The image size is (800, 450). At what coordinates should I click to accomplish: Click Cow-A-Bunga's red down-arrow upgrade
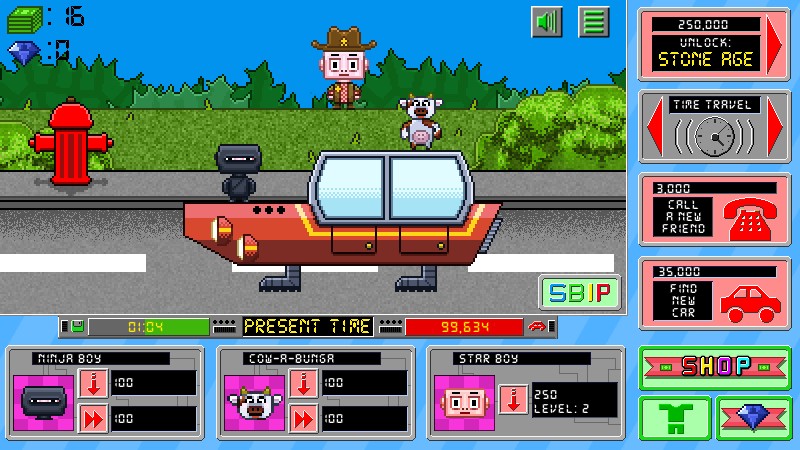pos(302,382)
